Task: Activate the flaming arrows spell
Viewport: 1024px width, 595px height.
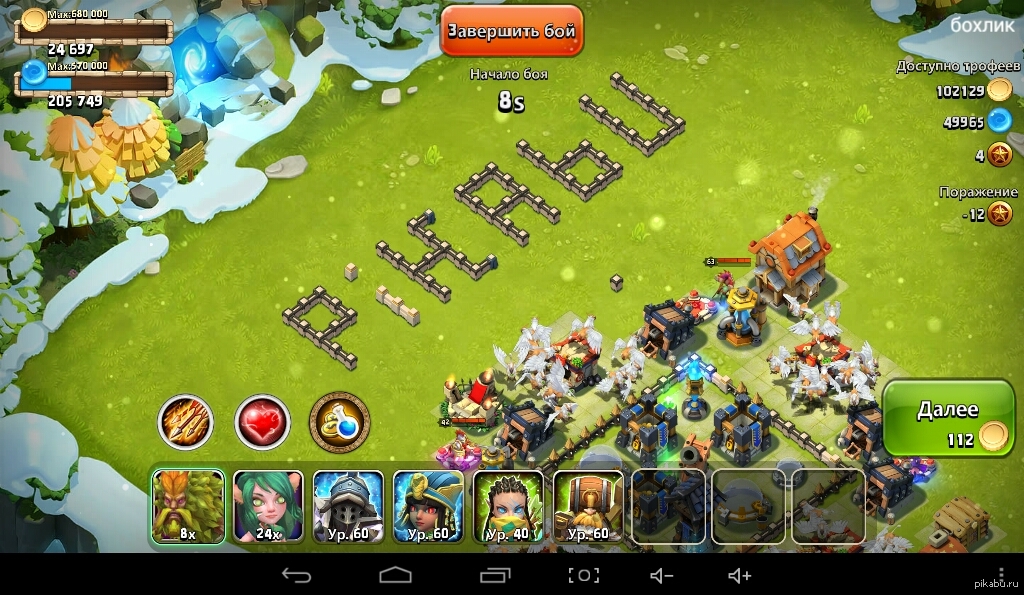Action: [186, 423]
